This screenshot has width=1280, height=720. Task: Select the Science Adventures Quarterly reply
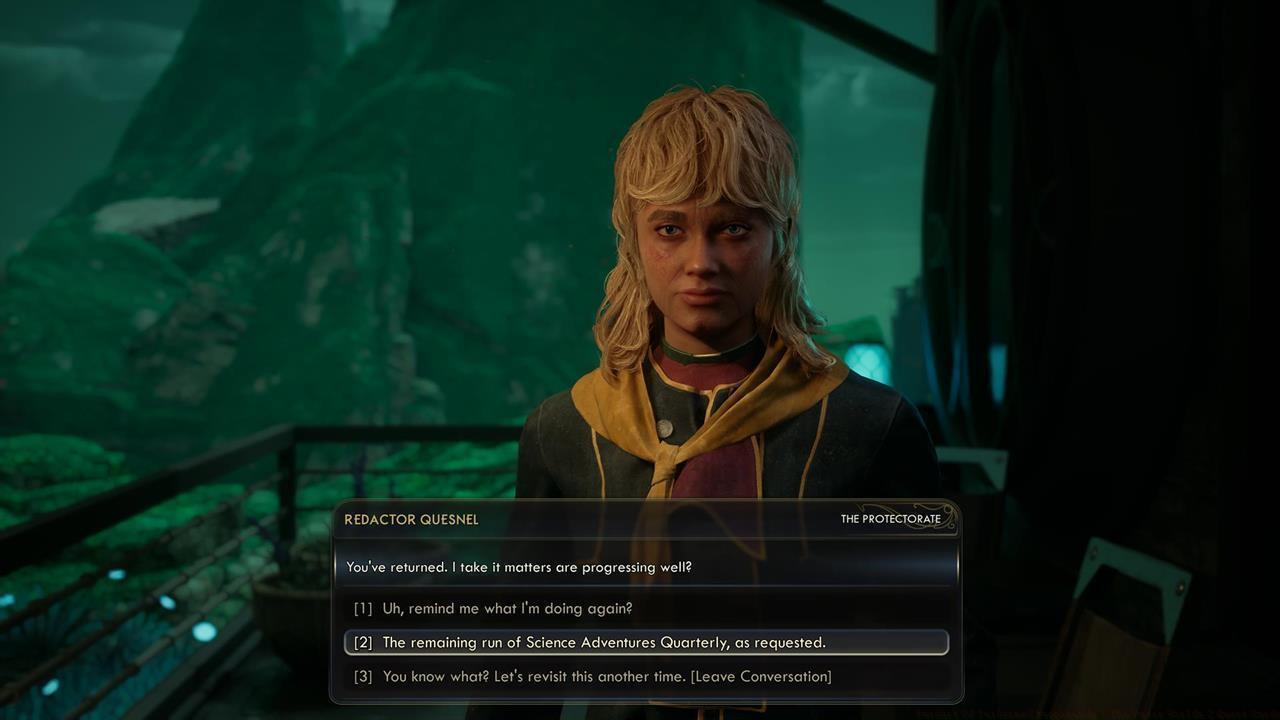604,642
